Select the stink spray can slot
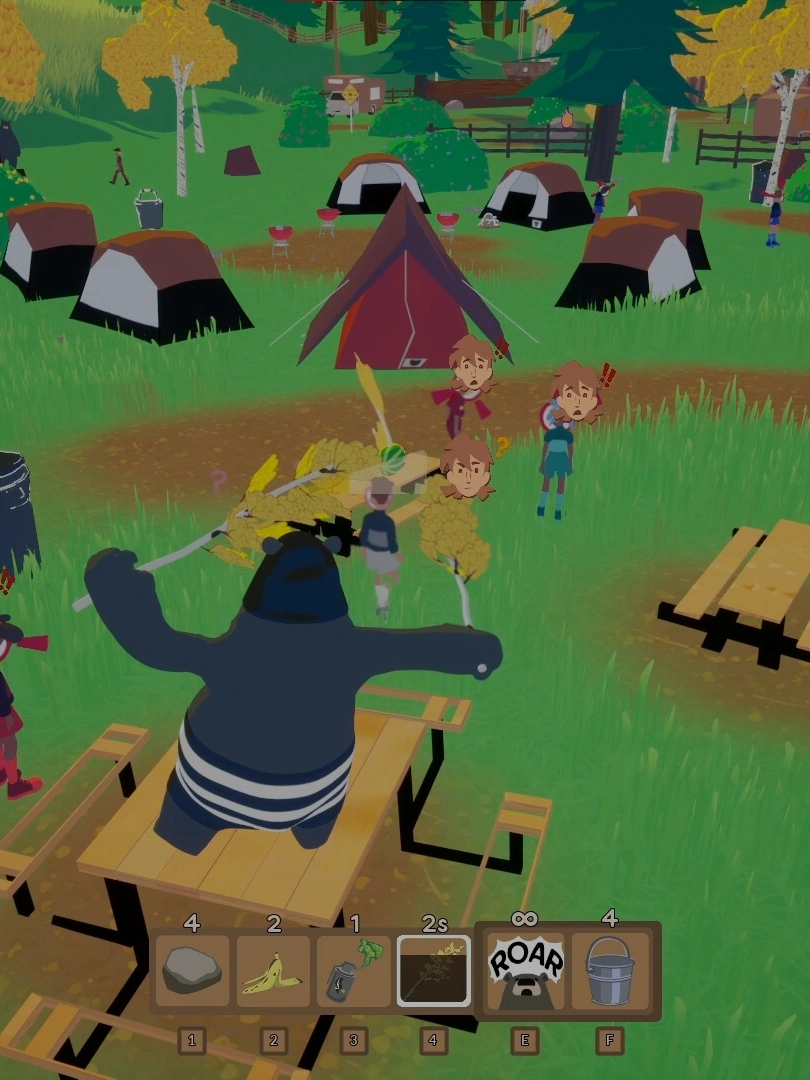810x1080 pixels. 353,970
